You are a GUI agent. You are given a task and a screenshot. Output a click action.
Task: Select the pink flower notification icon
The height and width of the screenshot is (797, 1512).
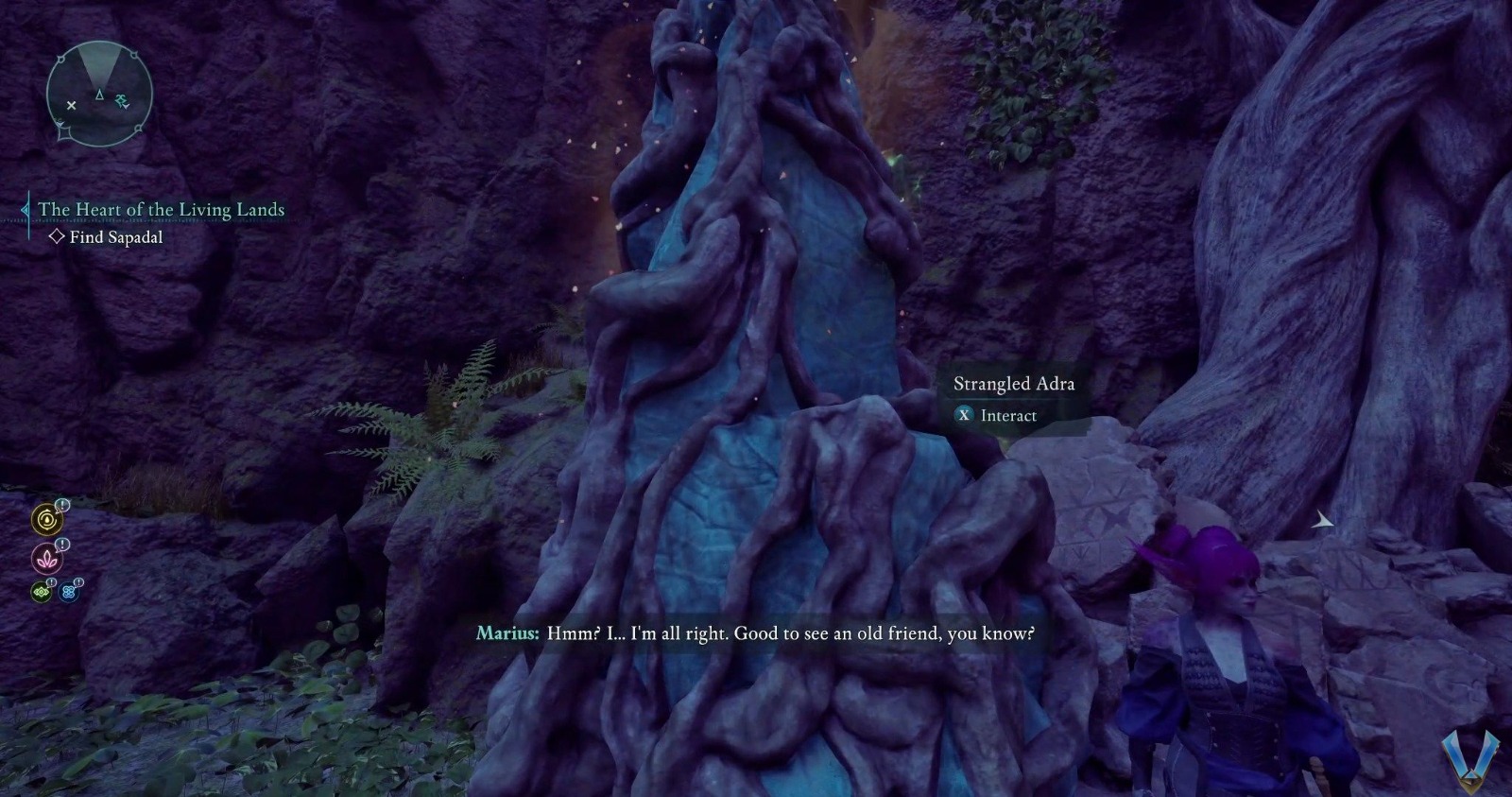(48, 559)
